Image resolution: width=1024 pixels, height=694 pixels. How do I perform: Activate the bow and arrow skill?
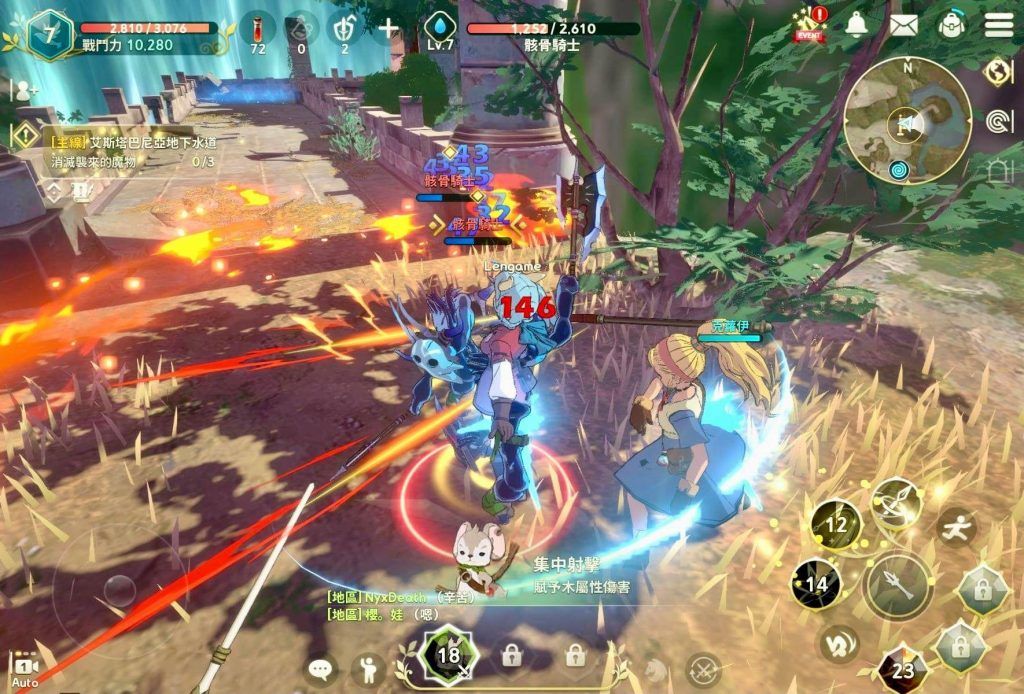pos(895,503)
